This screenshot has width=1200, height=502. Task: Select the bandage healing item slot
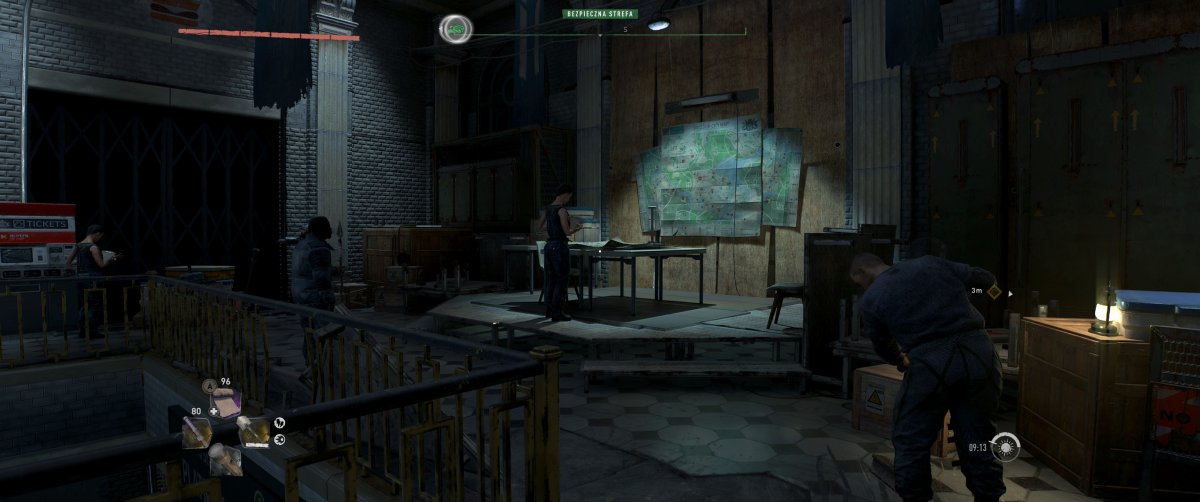click(225, 404)
